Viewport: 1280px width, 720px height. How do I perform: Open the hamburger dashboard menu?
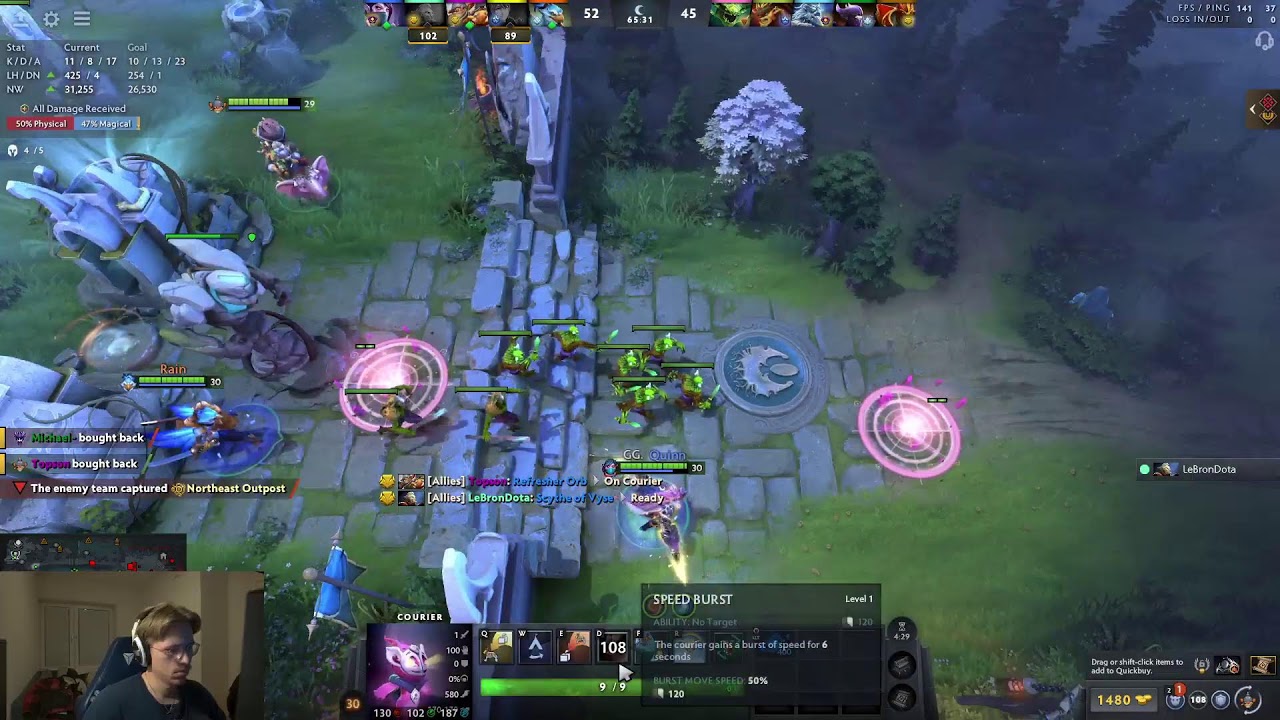pos(82,19)
